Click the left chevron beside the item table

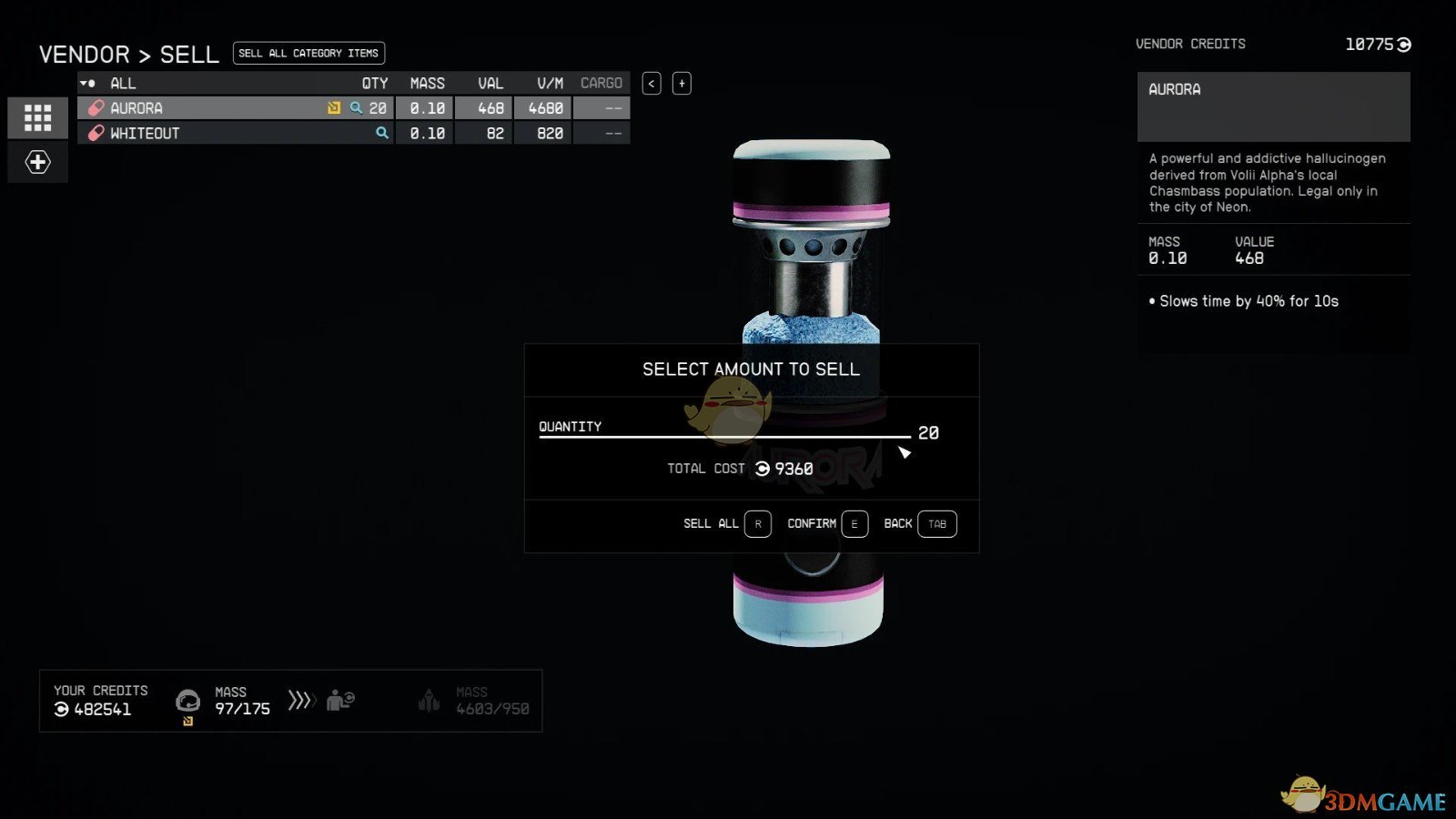(x=652, y=83)
